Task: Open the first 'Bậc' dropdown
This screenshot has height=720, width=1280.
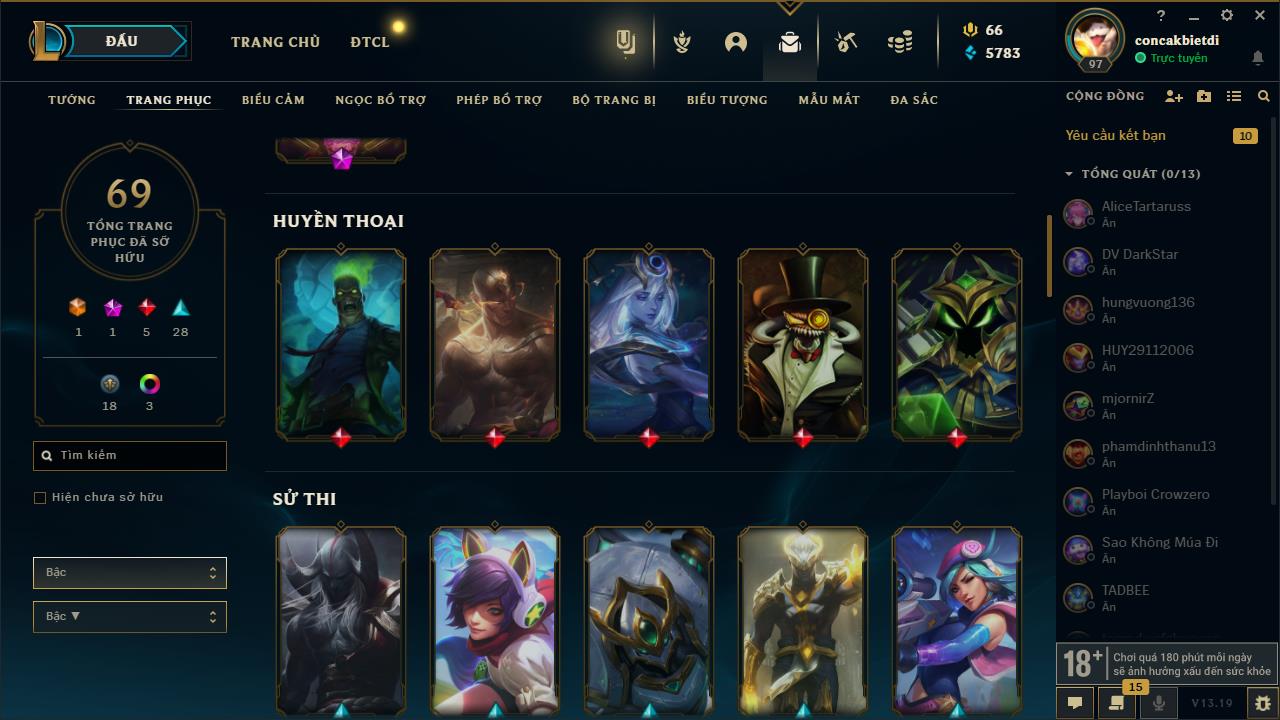Action: coord(129,572)
